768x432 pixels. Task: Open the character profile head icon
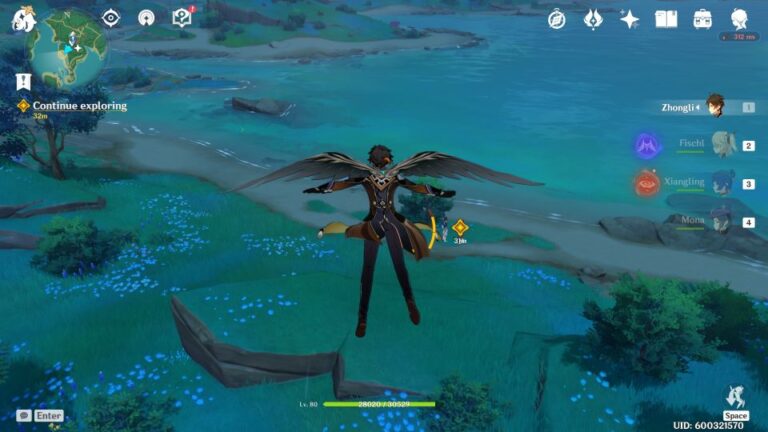click(x=740, y=19)
